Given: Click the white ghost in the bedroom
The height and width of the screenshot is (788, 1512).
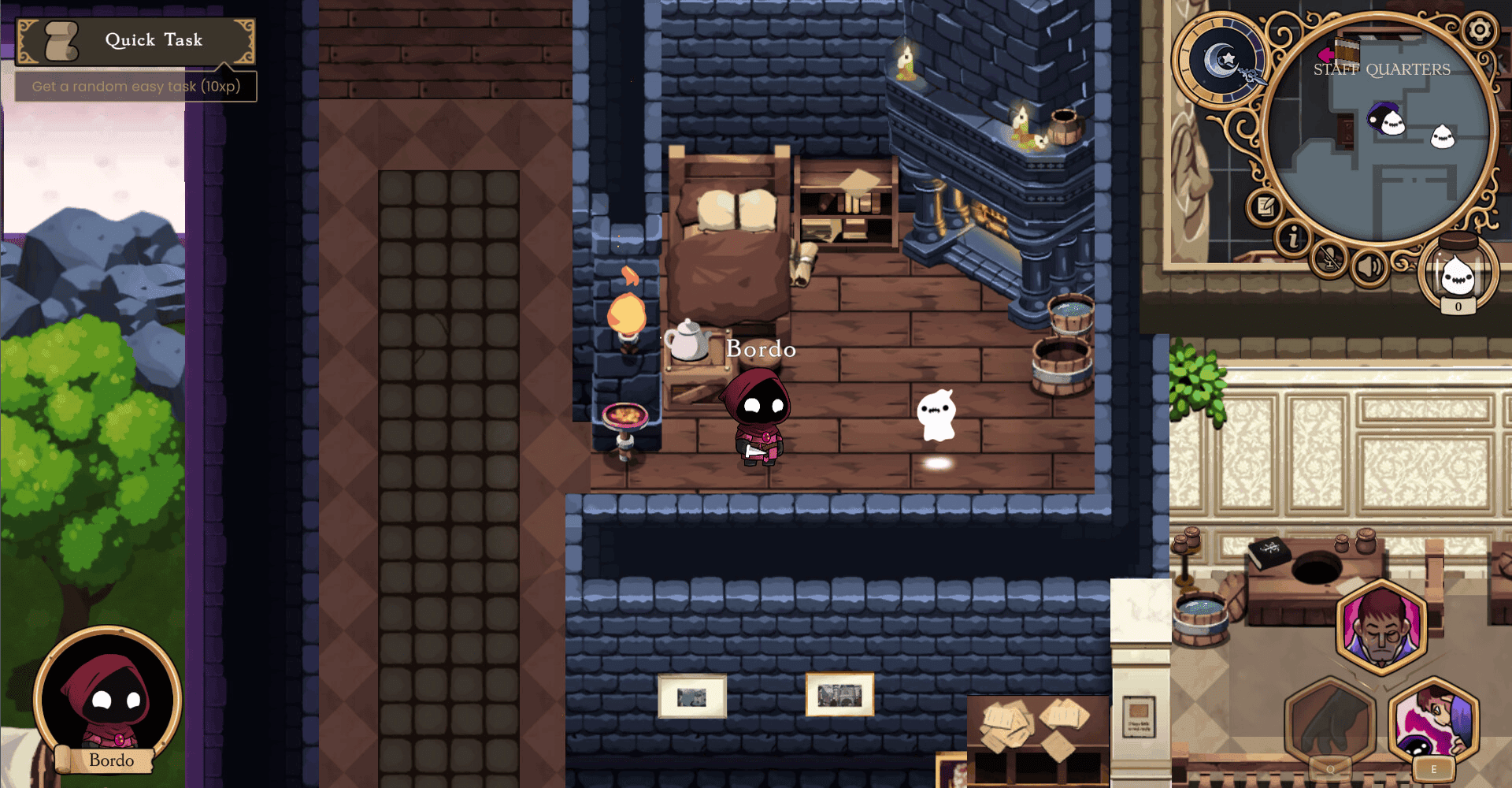Looking at the screenshot, I should 939,414.
